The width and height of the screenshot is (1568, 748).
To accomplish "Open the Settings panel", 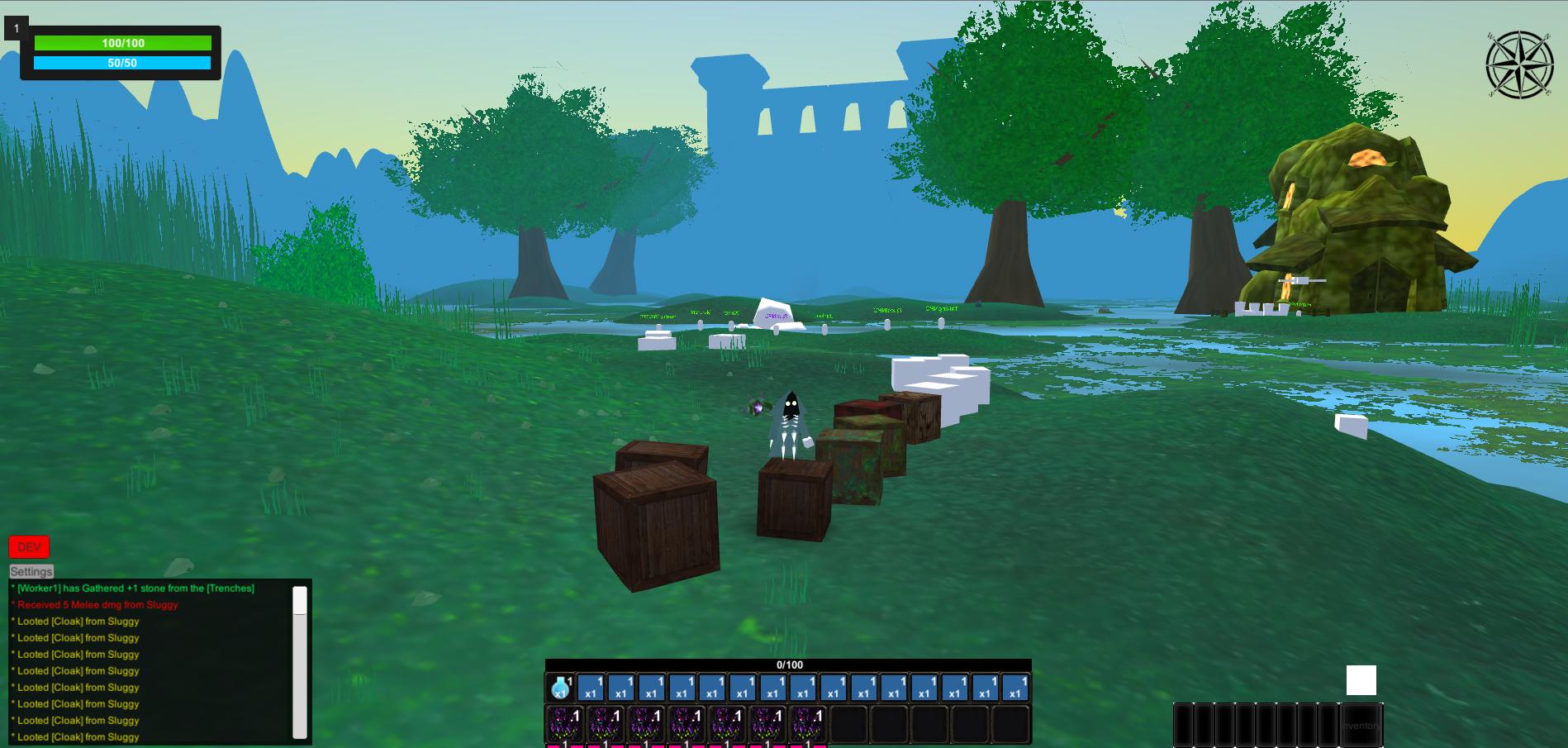I will click(30, 570).
